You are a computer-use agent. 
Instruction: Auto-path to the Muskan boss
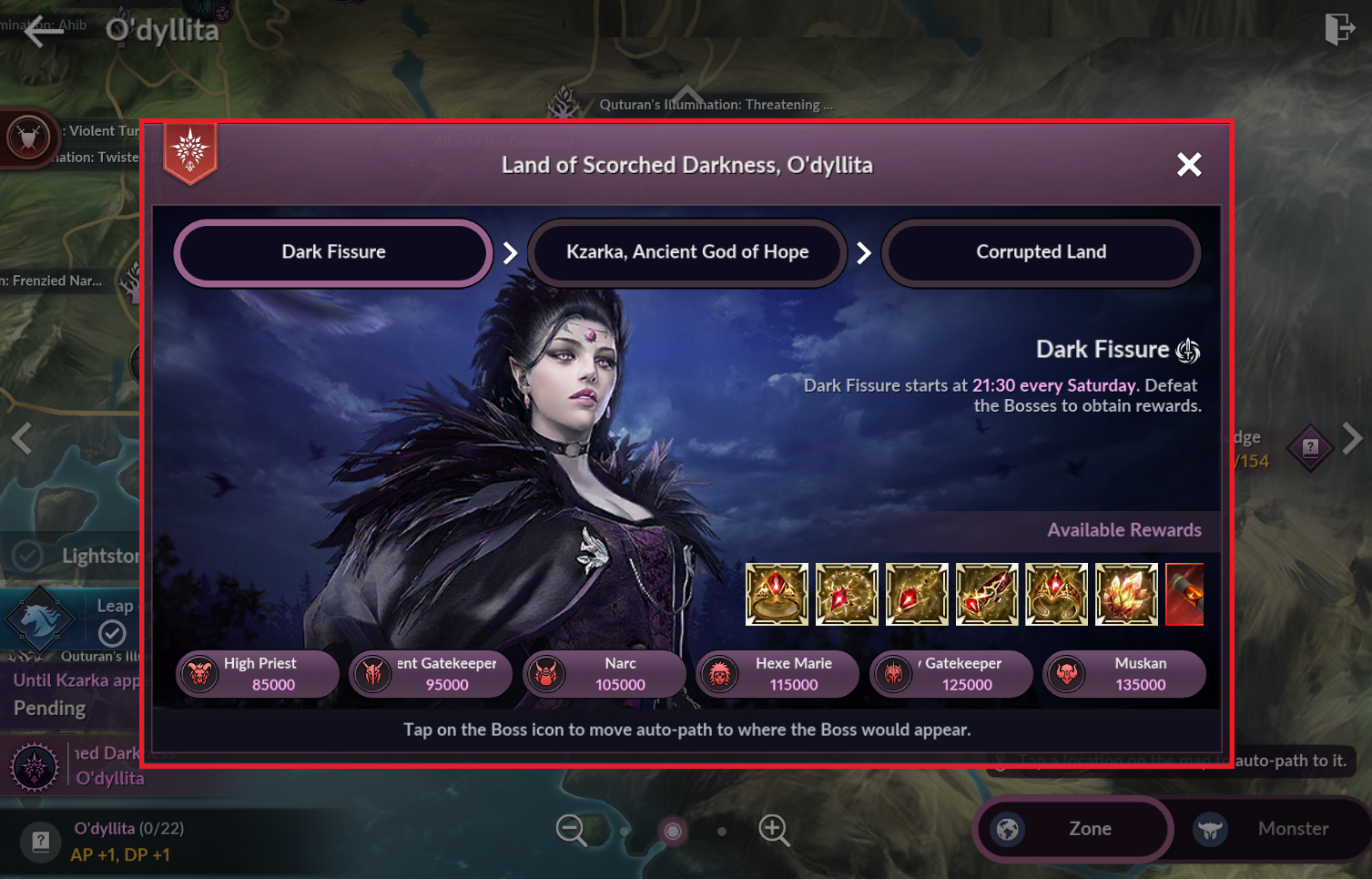1124,674
